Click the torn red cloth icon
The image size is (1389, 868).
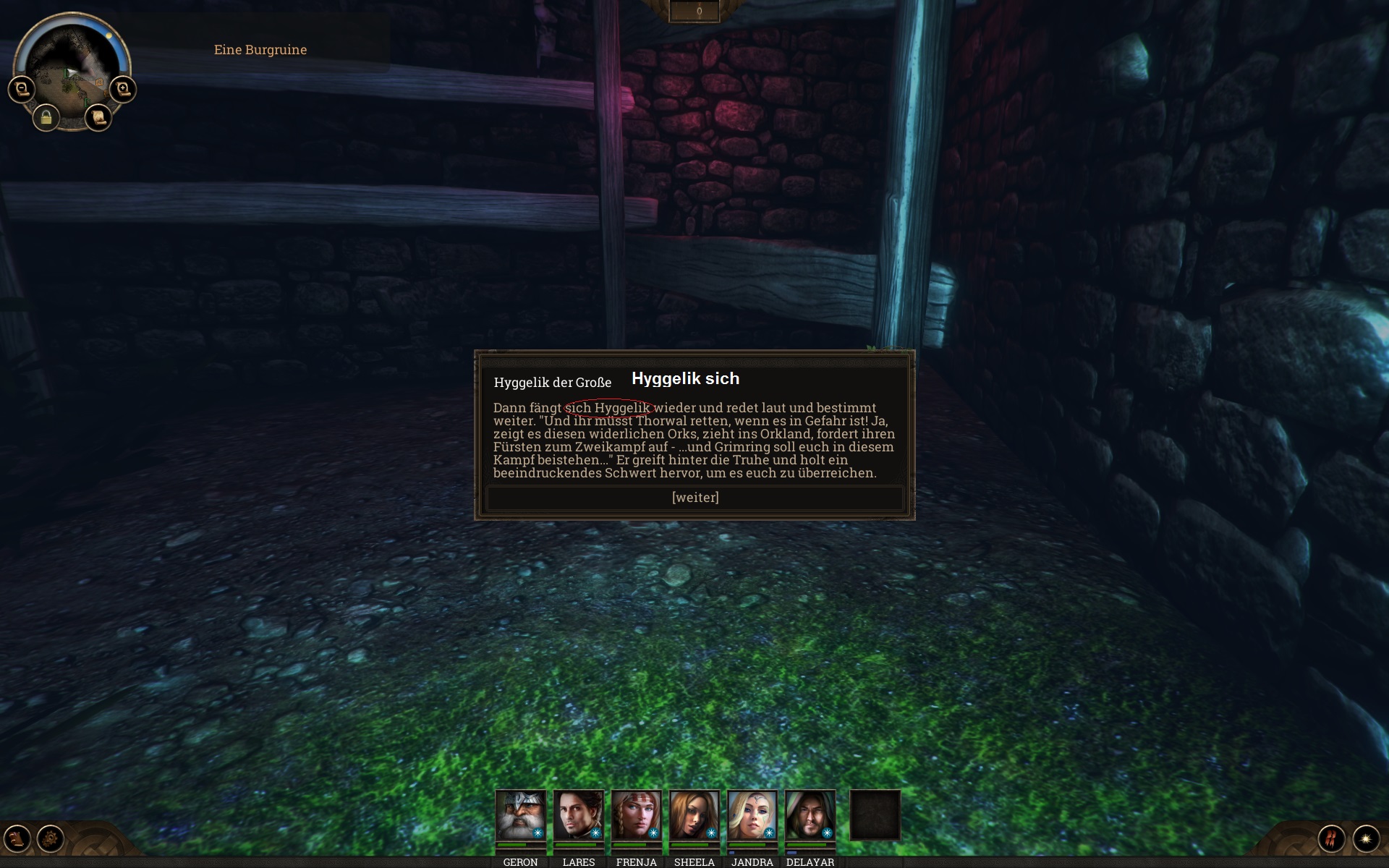tap(1331, 839)
